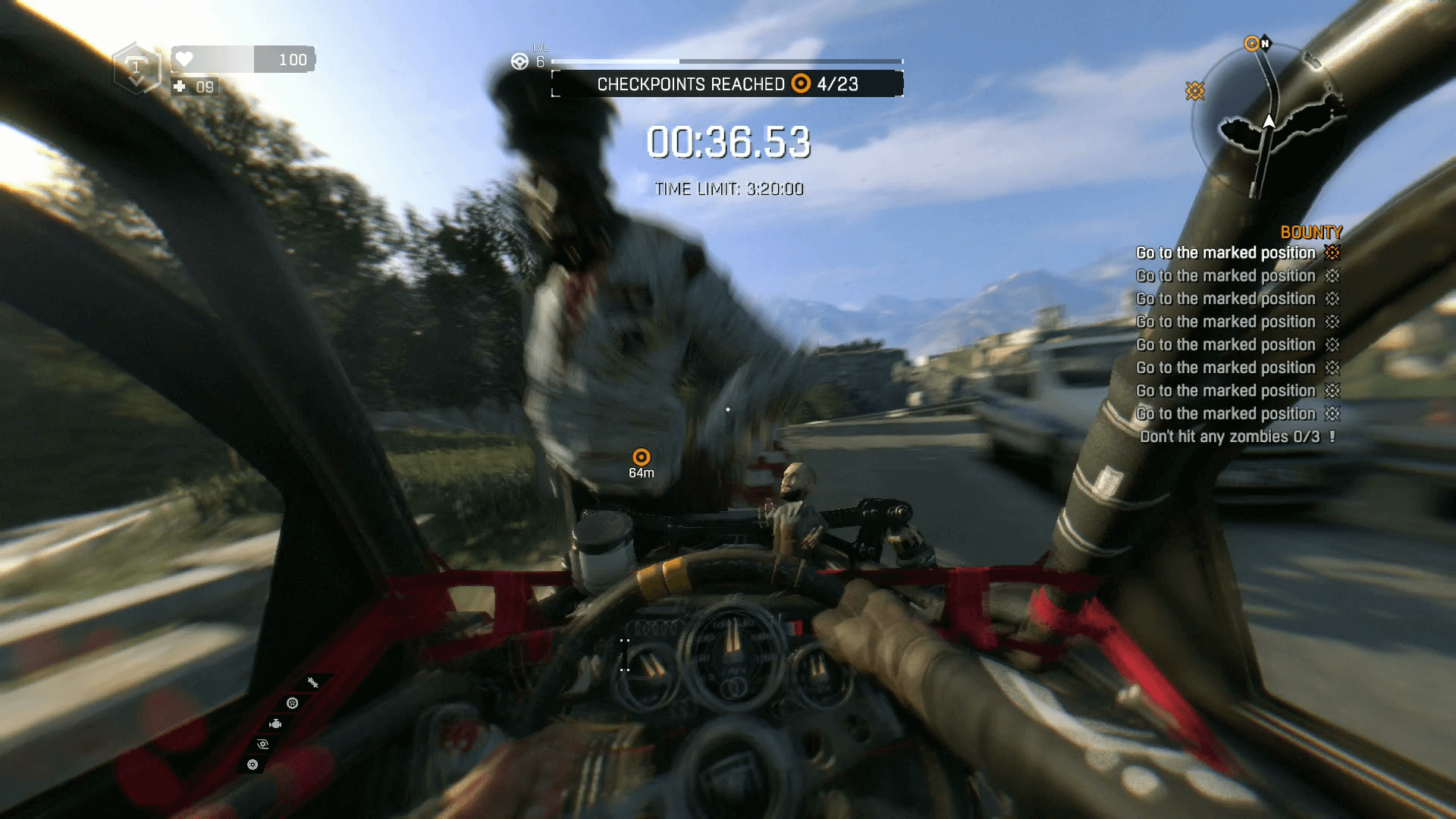The width and height of the screenshot is (1456, 819).
Task: Click the brake disc status icon
Action: [x=252, y=764]
